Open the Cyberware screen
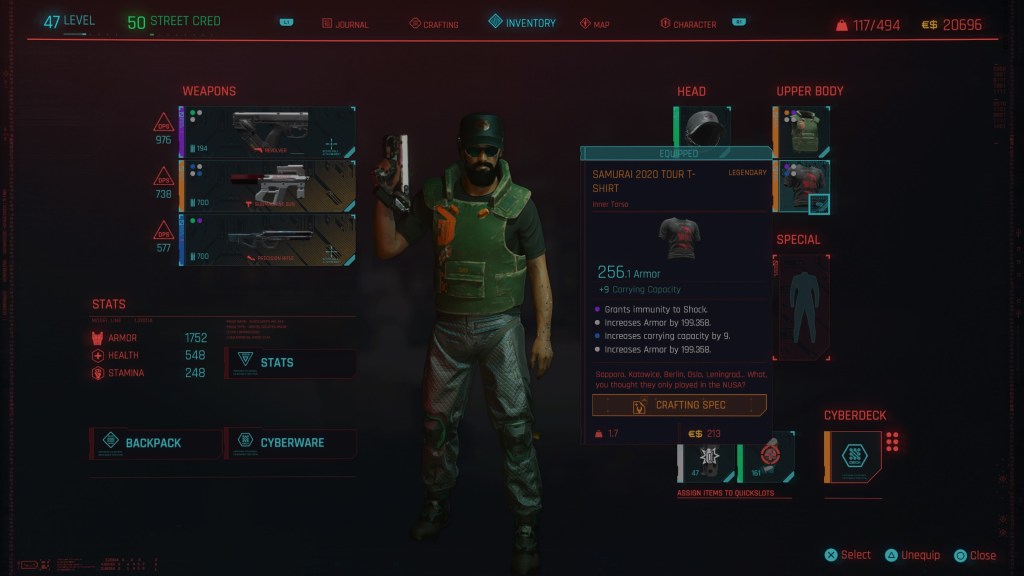Screen dimensions: 1024x576 [291, 442]
